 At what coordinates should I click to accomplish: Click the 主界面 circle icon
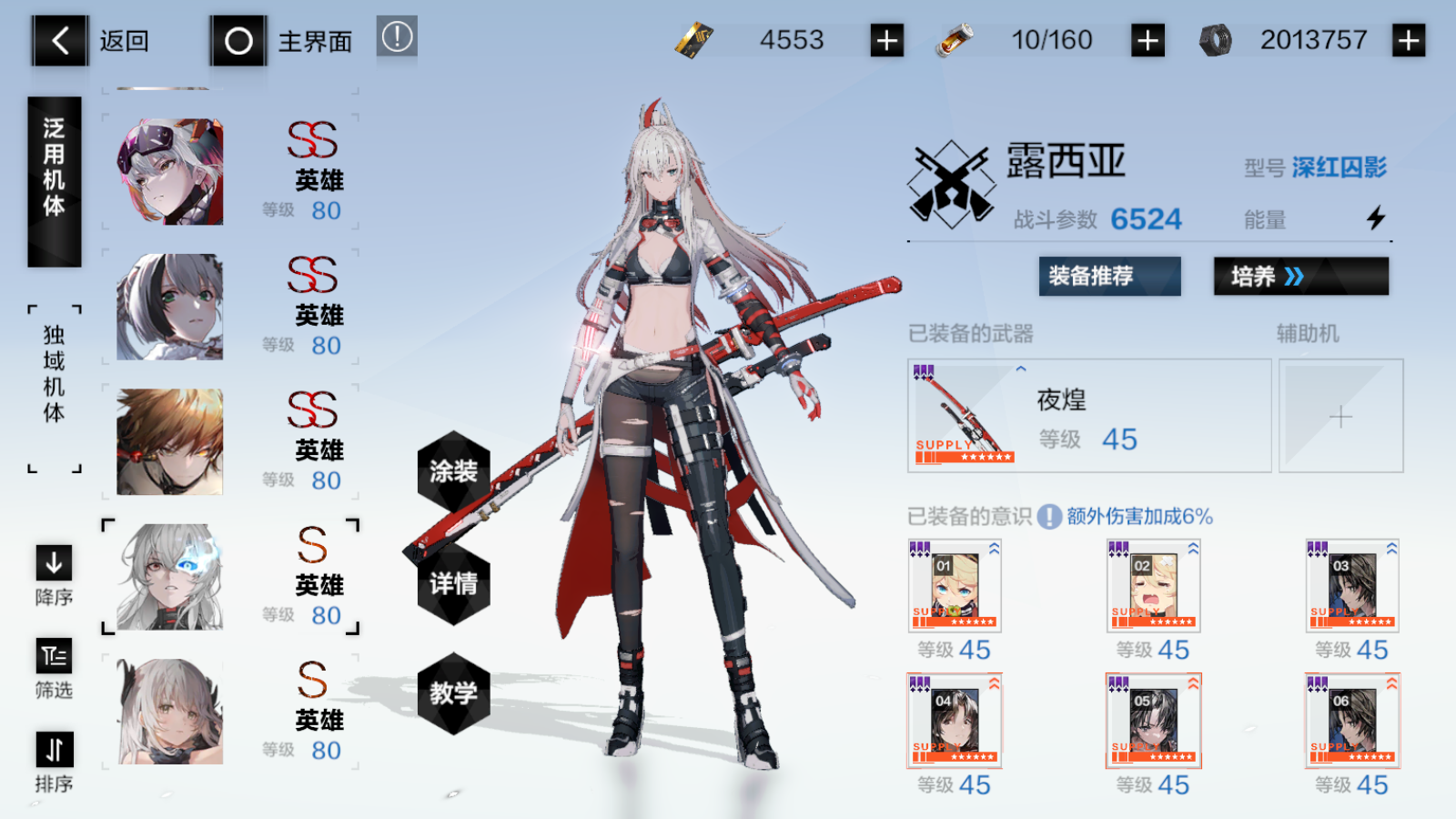(238, 40)
